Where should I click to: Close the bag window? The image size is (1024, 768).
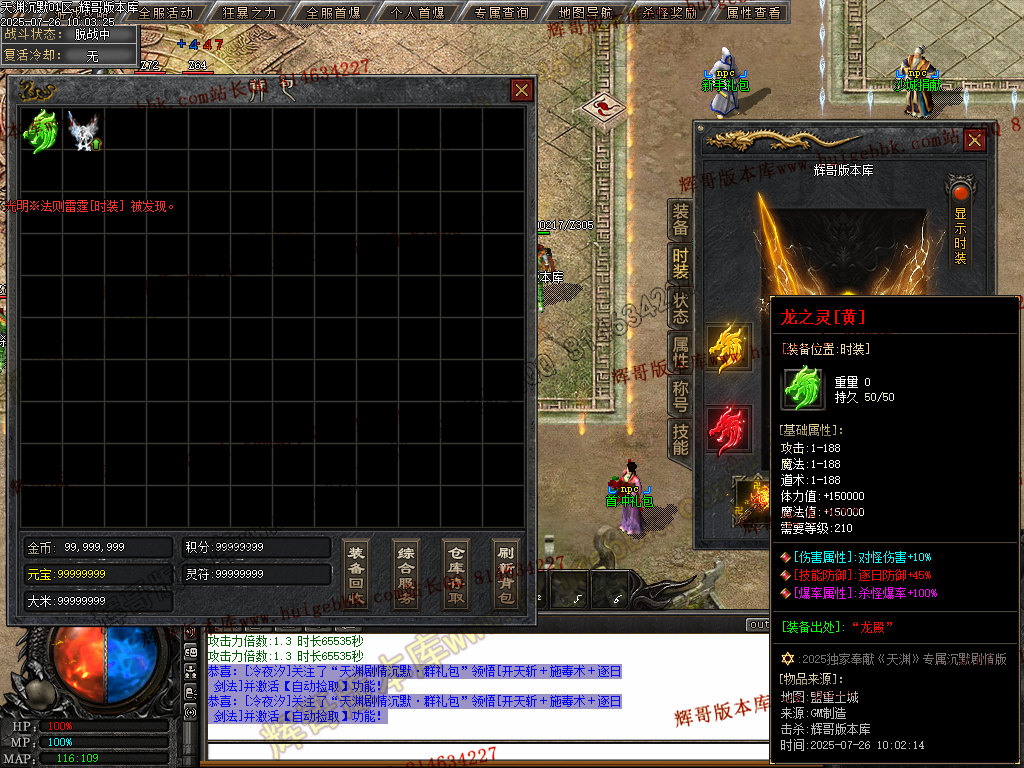pos(522,91)
